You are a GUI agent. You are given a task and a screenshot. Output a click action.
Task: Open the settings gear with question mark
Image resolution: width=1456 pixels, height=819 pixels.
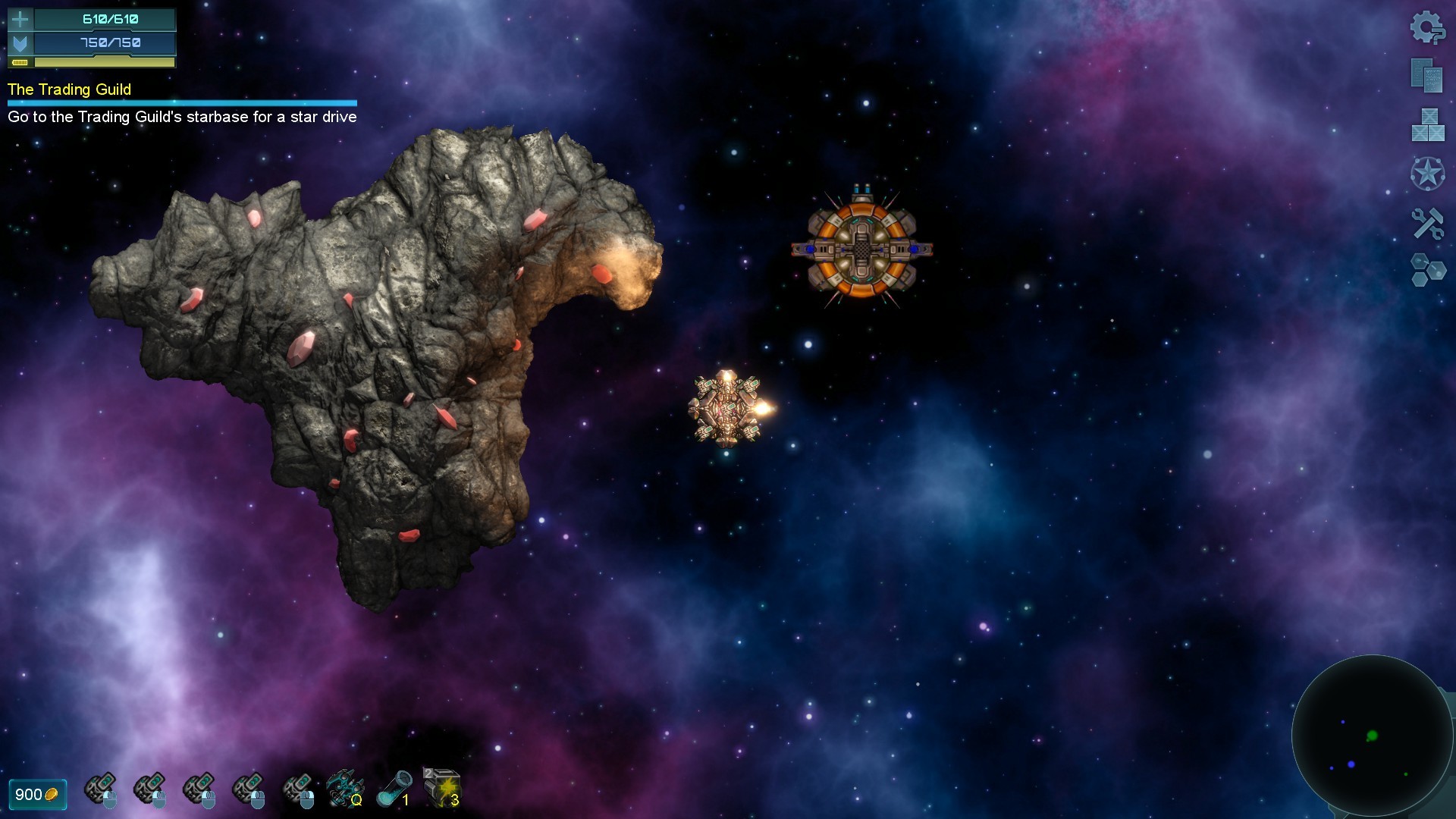pyautogui.click(x=1429, y=29)
